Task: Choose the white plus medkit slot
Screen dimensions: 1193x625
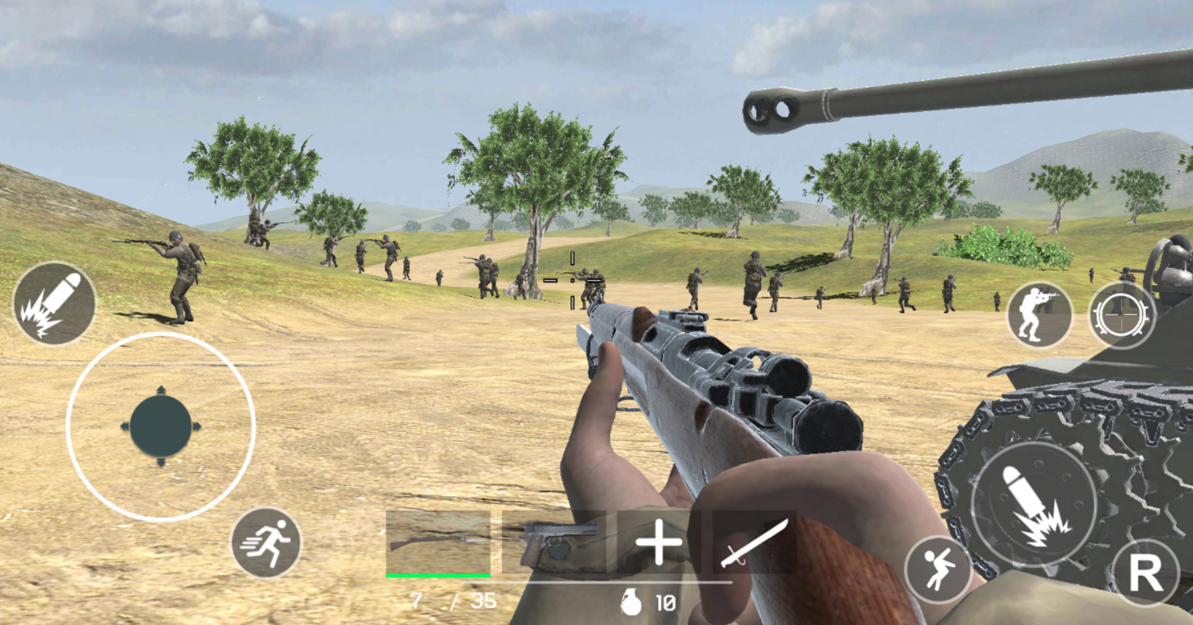Action: (659, 544)
